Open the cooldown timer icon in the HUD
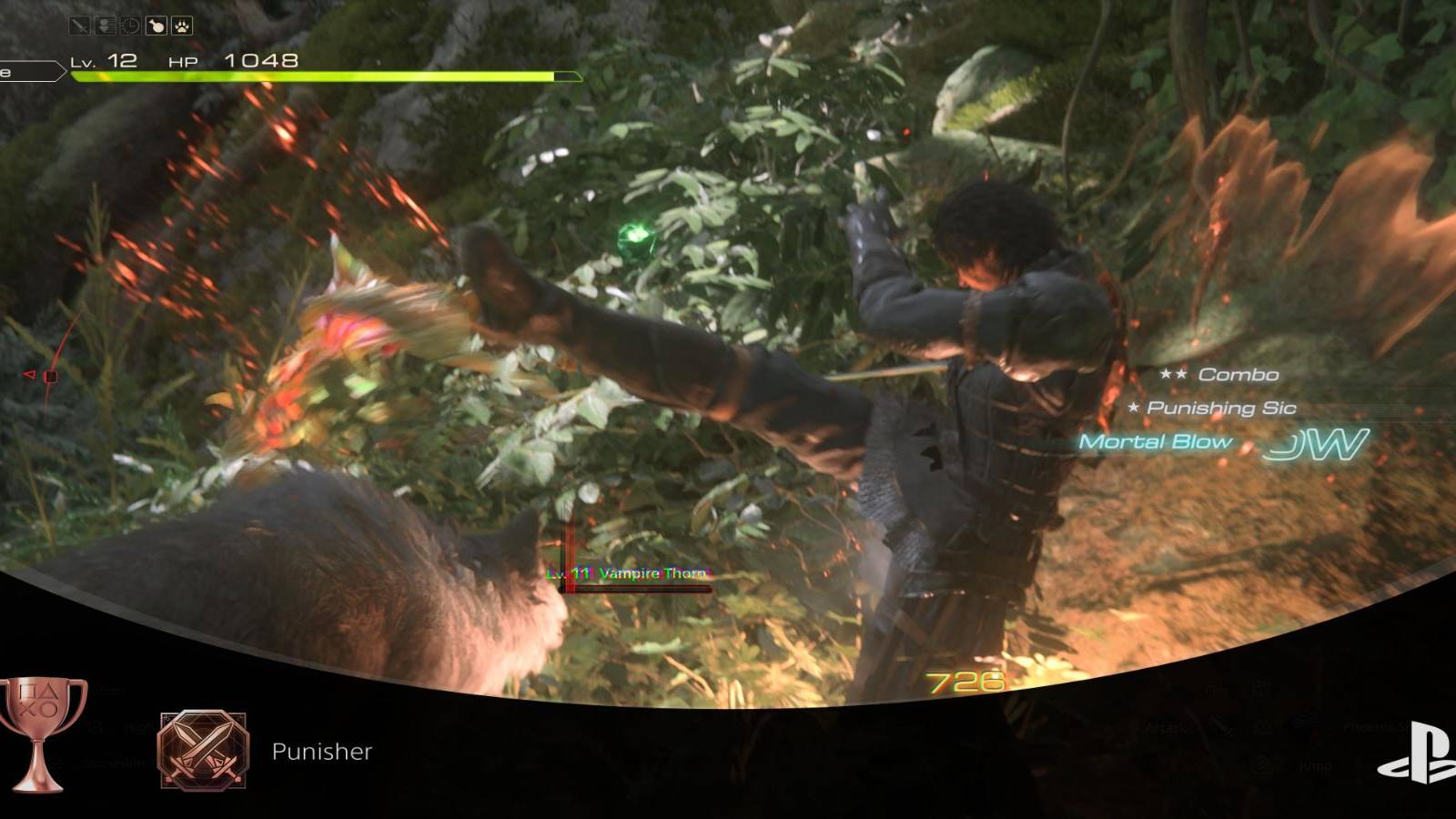 [129, 25]
